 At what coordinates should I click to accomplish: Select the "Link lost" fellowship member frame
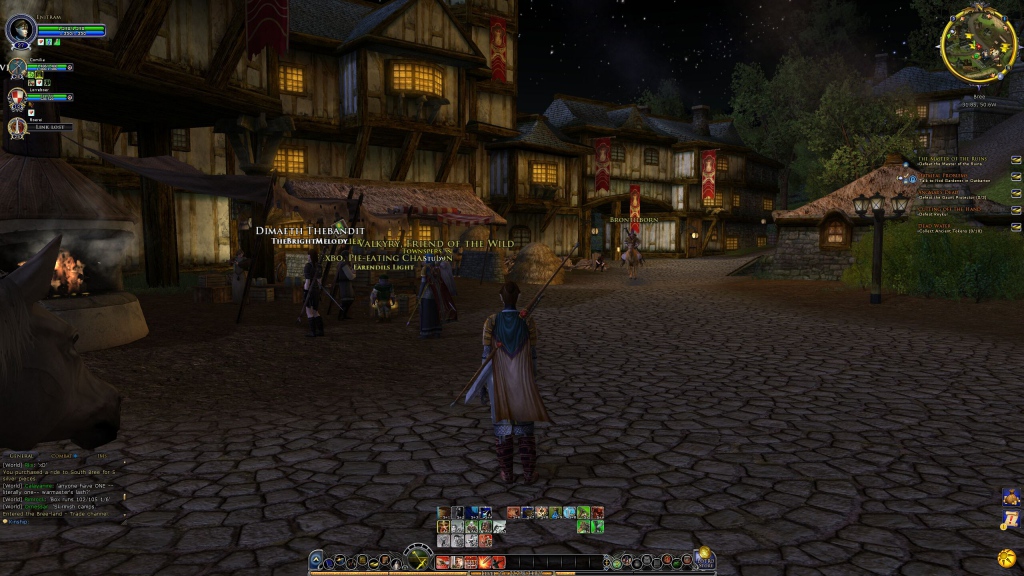(42, 127)
